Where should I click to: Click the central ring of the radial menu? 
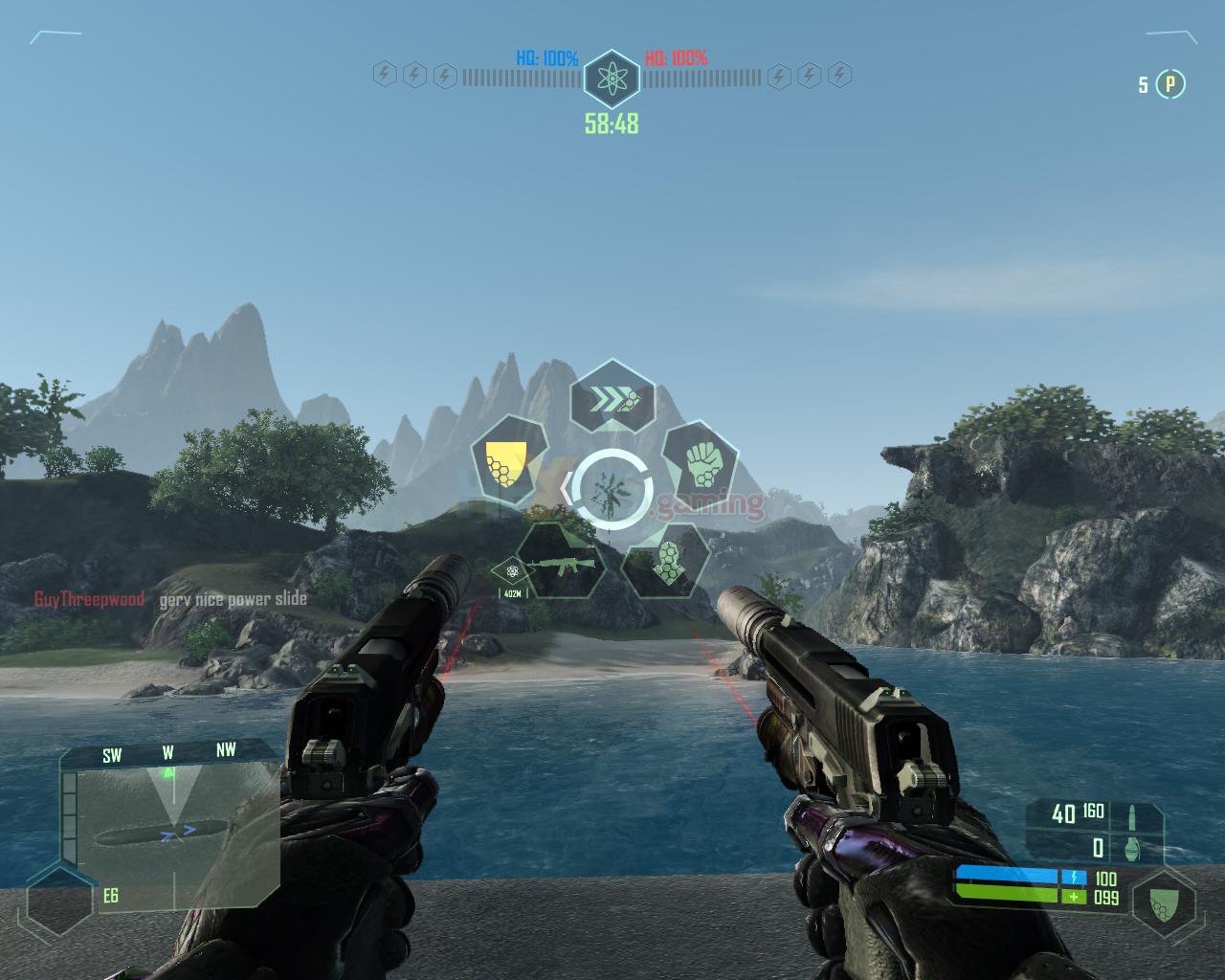612,488
